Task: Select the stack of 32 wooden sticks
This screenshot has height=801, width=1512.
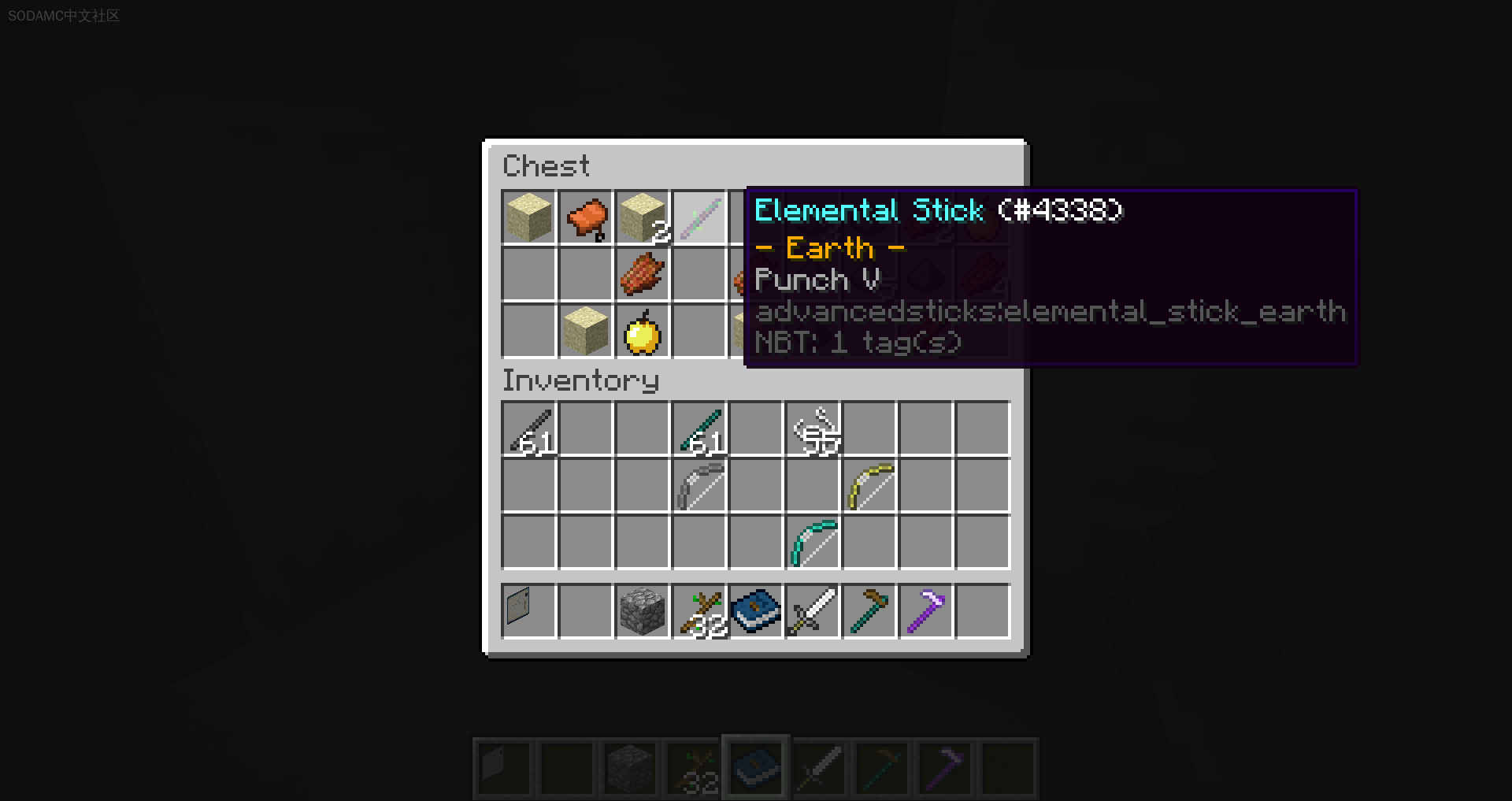Action: (699, 611)
